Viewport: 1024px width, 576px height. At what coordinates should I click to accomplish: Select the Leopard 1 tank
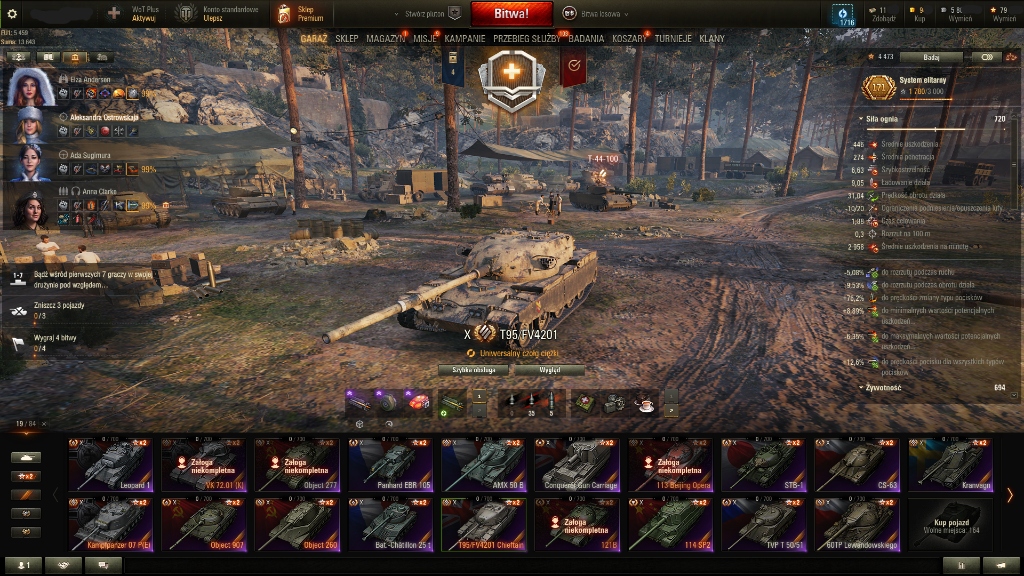(110, 465)
